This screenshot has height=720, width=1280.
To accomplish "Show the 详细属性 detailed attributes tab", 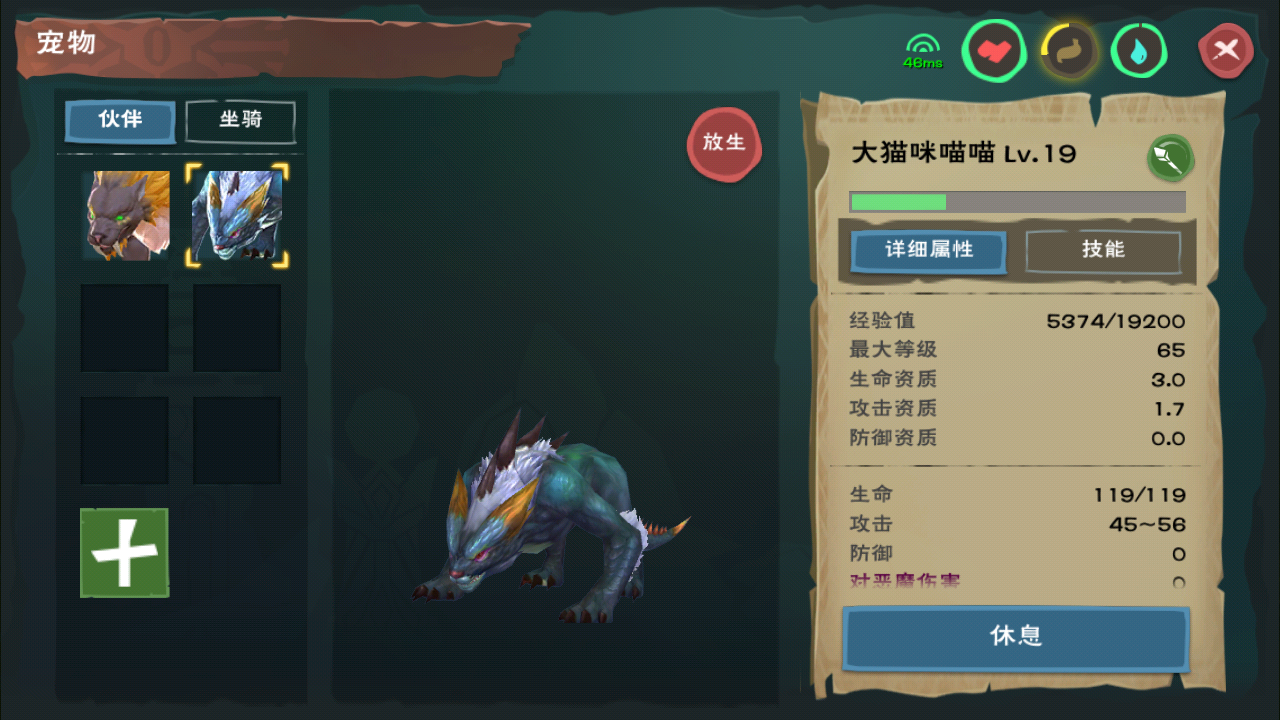I will coord(928,250).
